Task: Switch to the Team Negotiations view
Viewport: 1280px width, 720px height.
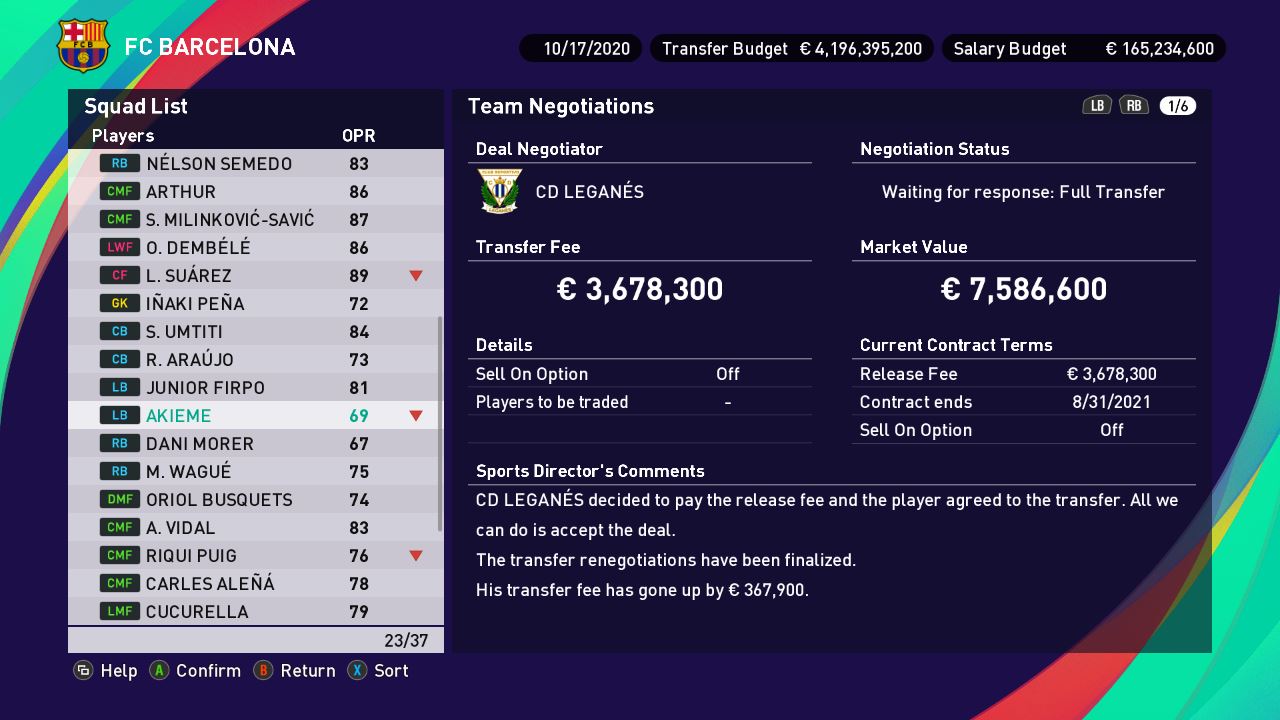Action: click(558, 106)
